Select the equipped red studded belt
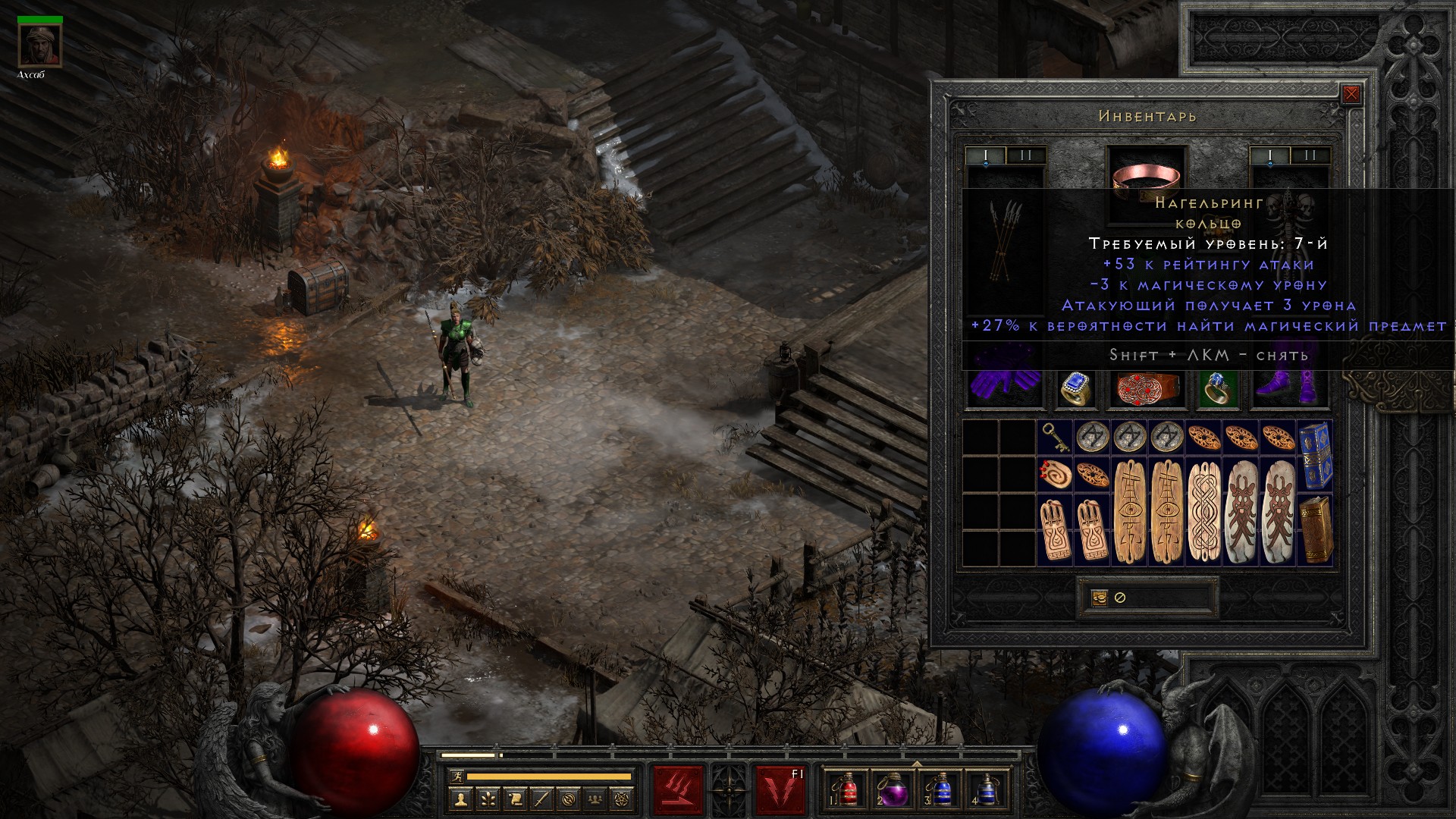 pos(1147,388)
